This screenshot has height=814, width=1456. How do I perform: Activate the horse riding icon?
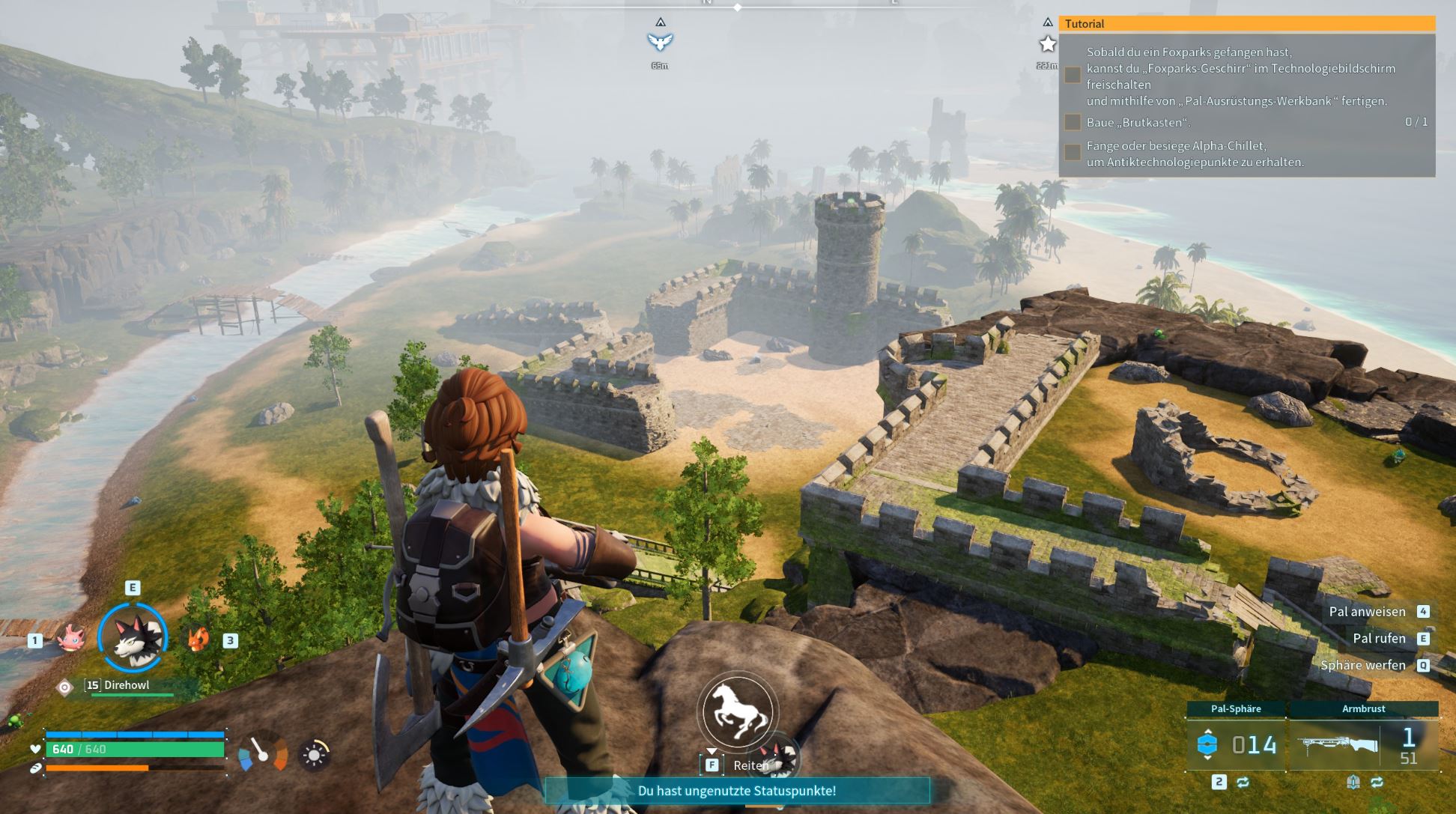pyautogui.click(x=738, y=711)
